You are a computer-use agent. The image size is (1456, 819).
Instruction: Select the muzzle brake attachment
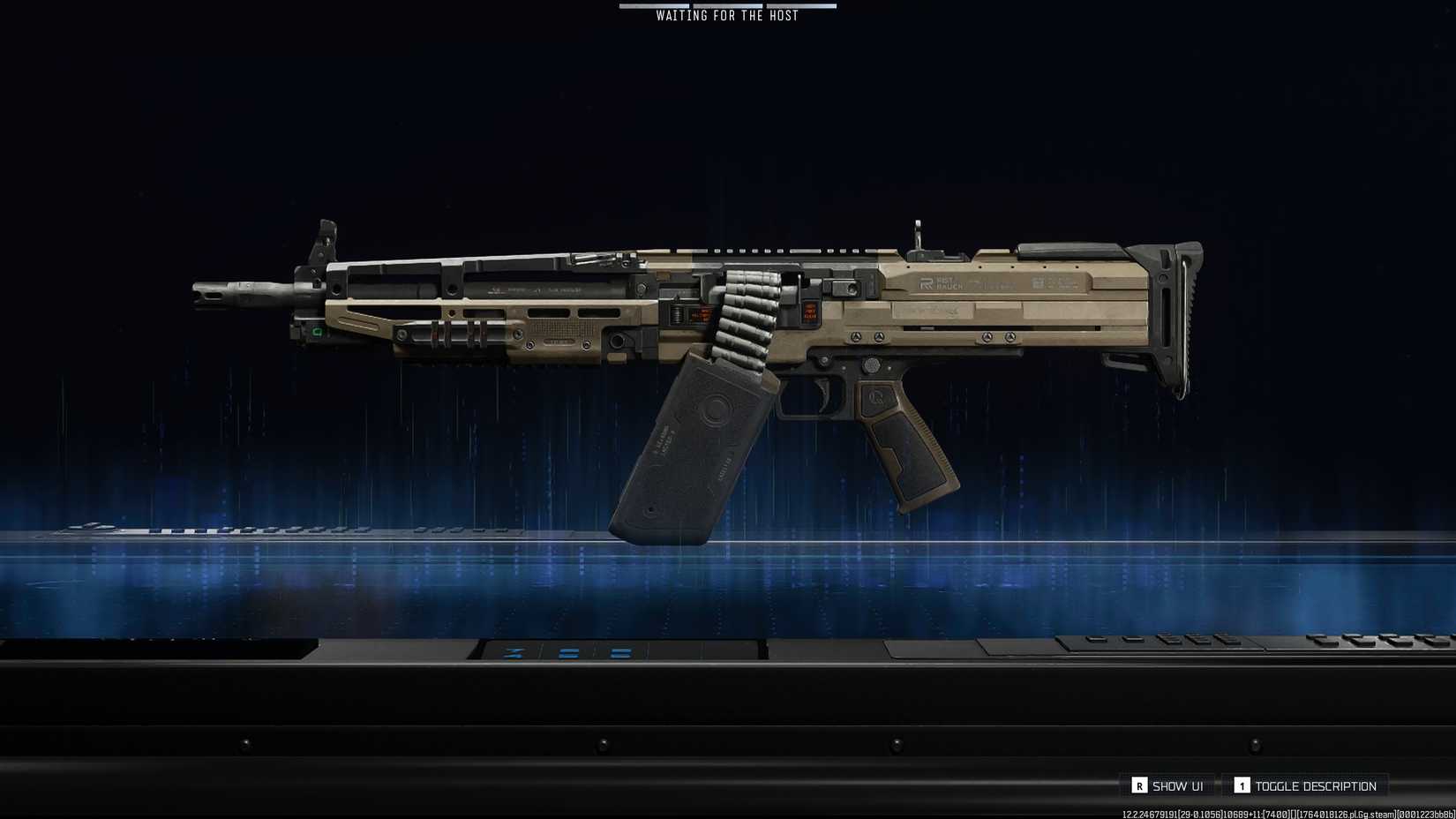click(212, 294)
